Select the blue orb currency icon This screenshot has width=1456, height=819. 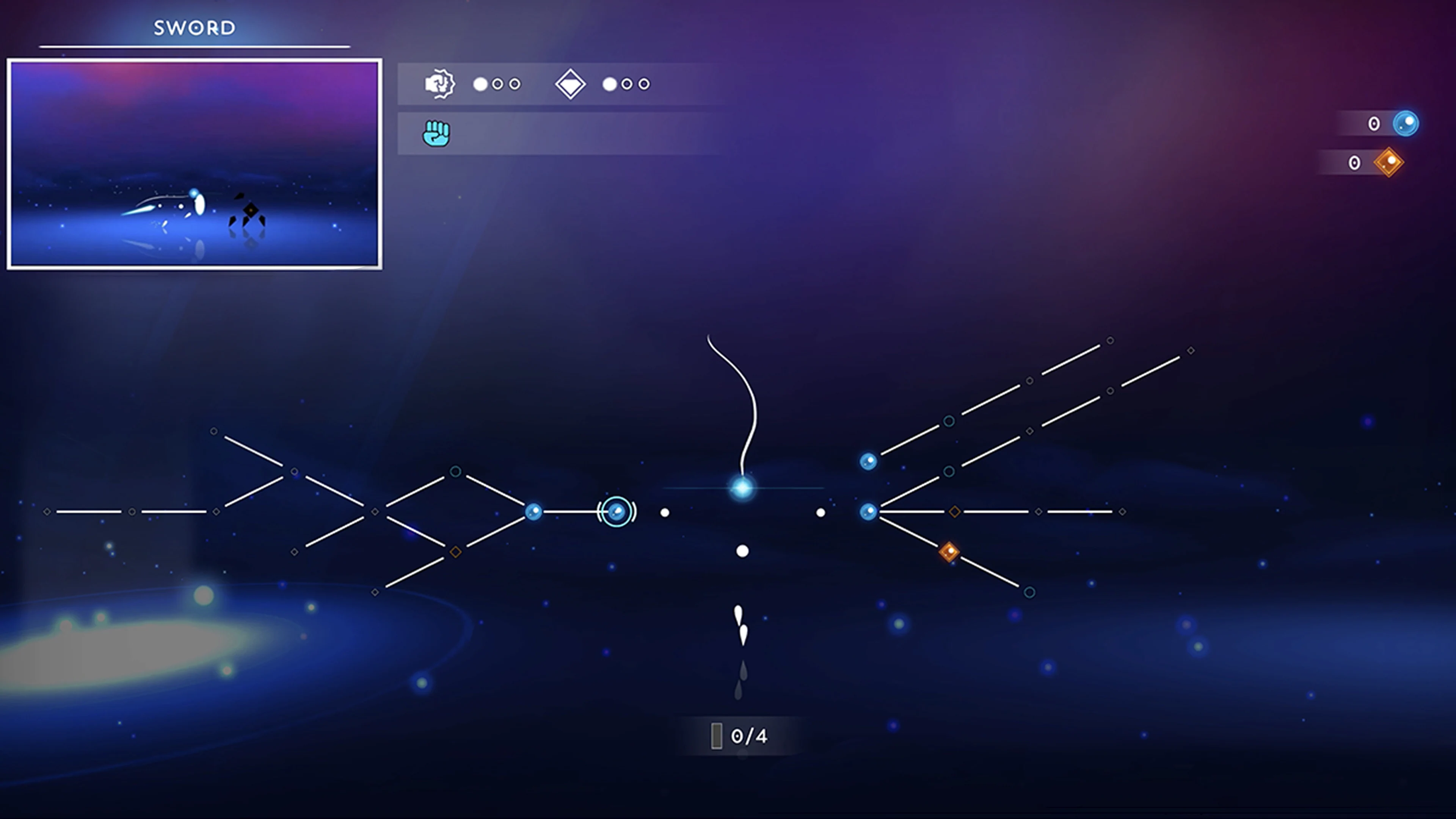(1407, 124)
